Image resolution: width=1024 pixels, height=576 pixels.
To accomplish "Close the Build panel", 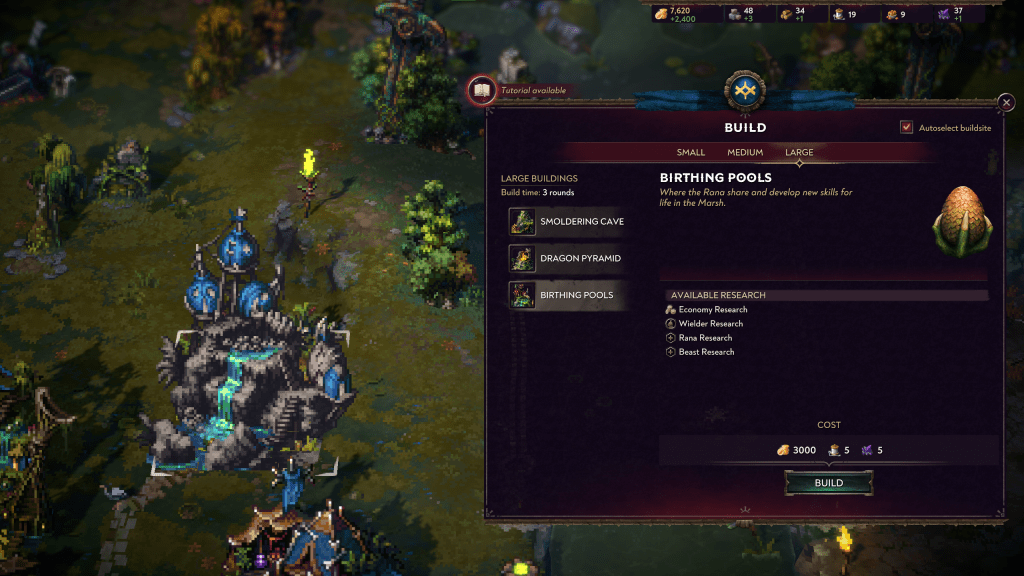I will (1006, 103).
